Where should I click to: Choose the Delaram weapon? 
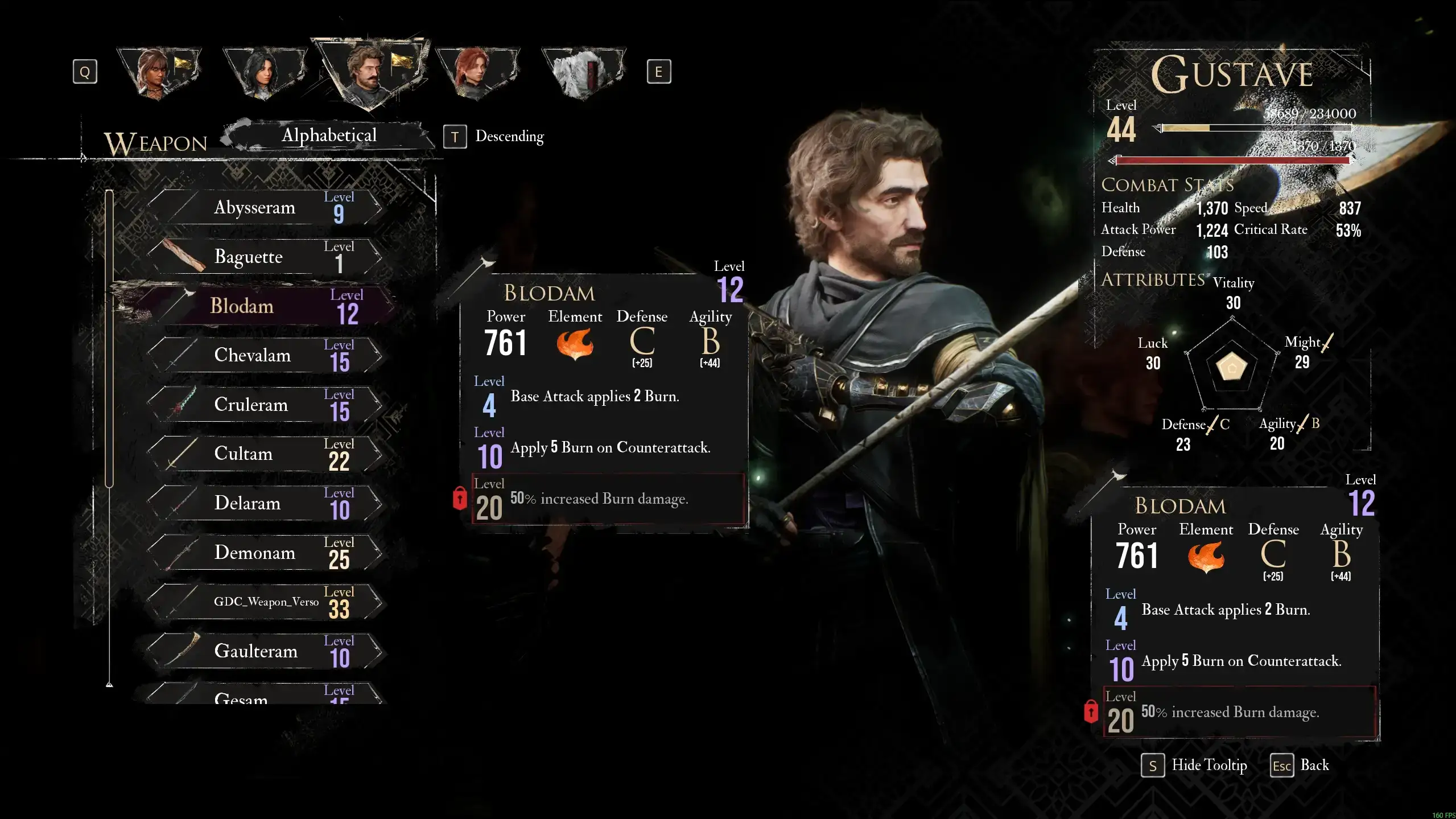(x=265, y=504)
